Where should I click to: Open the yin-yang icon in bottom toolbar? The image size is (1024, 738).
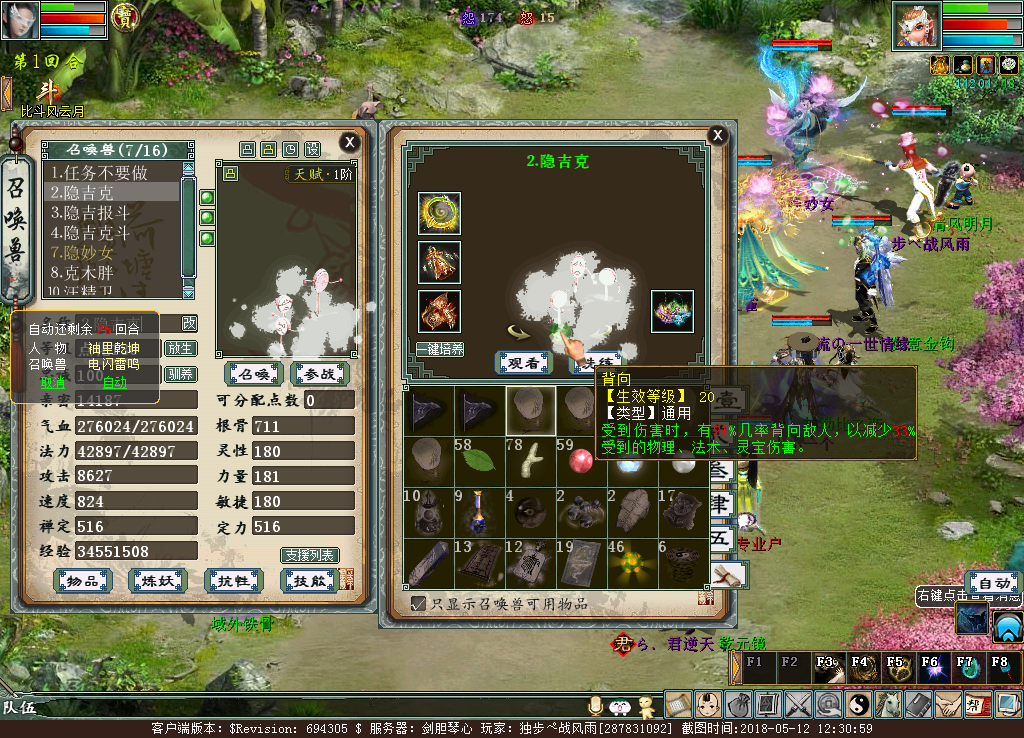(x=859, y=704)
